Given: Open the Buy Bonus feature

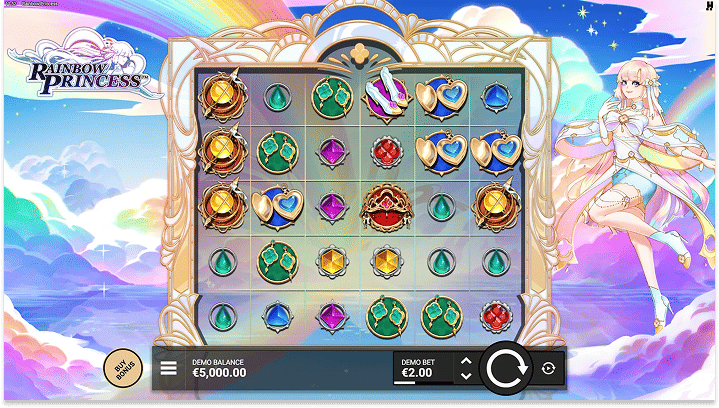Looking at the screenshot, I should [x=122, y=368].
